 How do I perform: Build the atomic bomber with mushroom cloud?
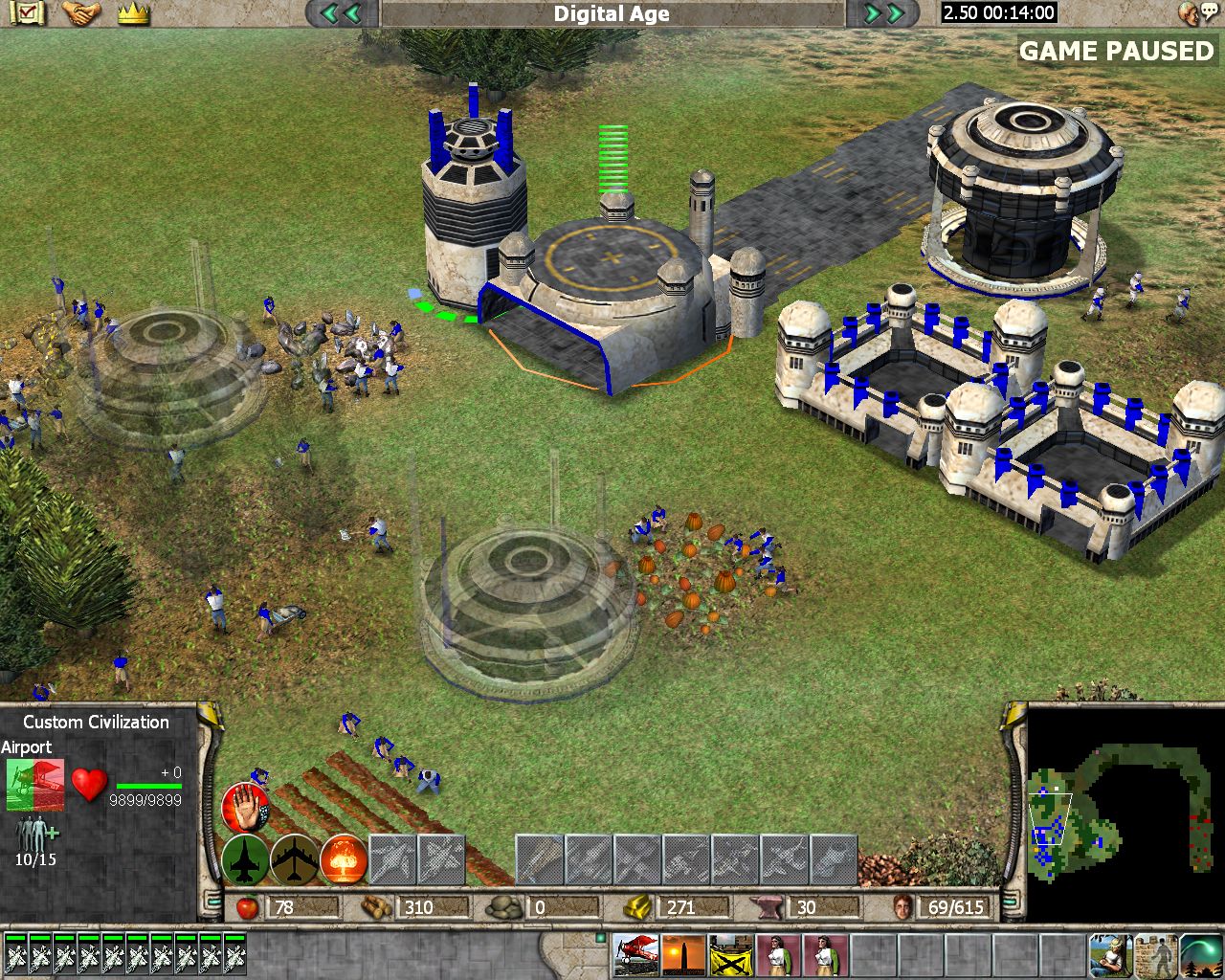pyautogui.click(x=345, y=858)
